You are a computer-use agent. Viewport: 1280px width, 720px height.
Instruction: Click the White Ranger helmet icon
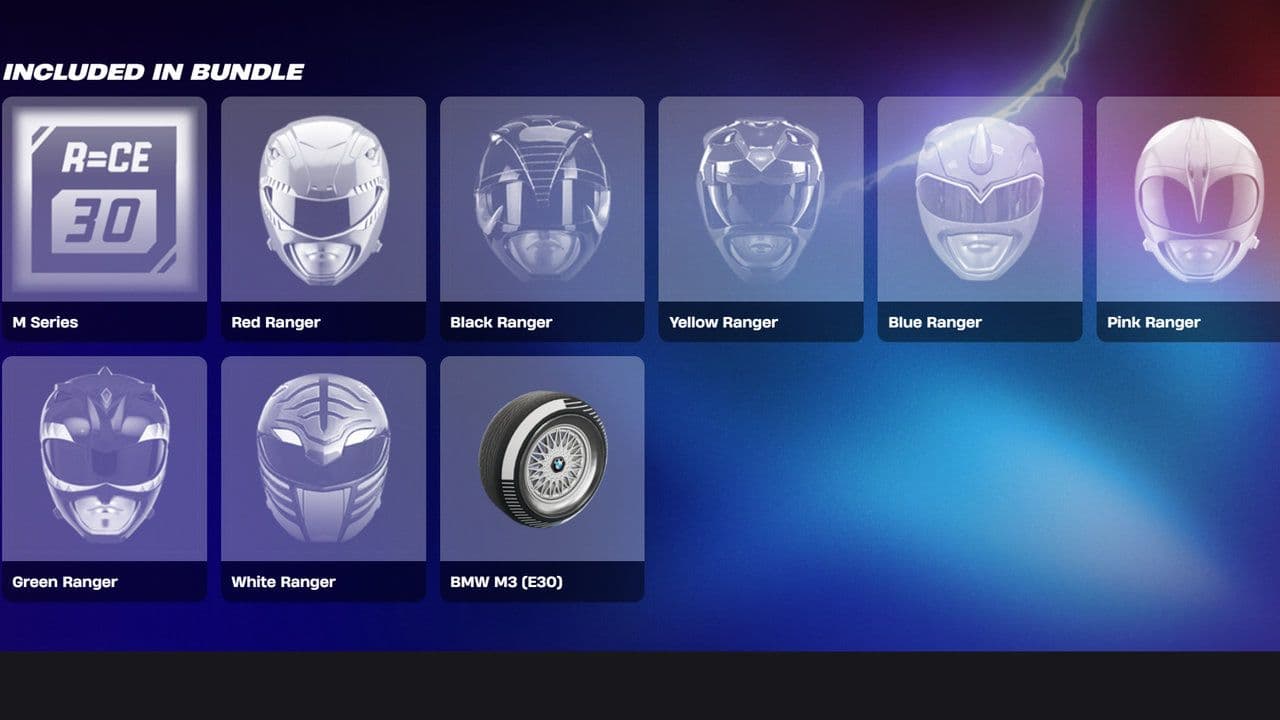point(323,460)
